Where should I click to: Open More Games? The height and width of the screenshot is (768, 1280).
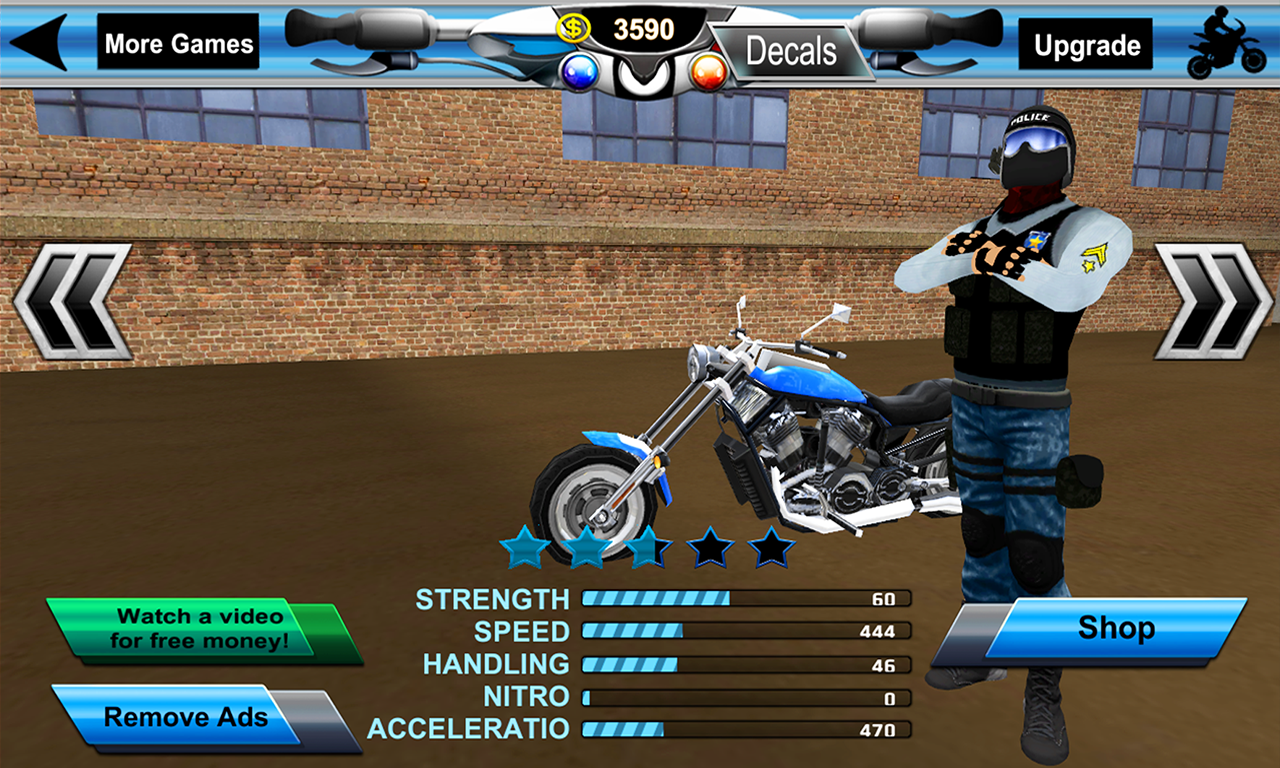177,43
